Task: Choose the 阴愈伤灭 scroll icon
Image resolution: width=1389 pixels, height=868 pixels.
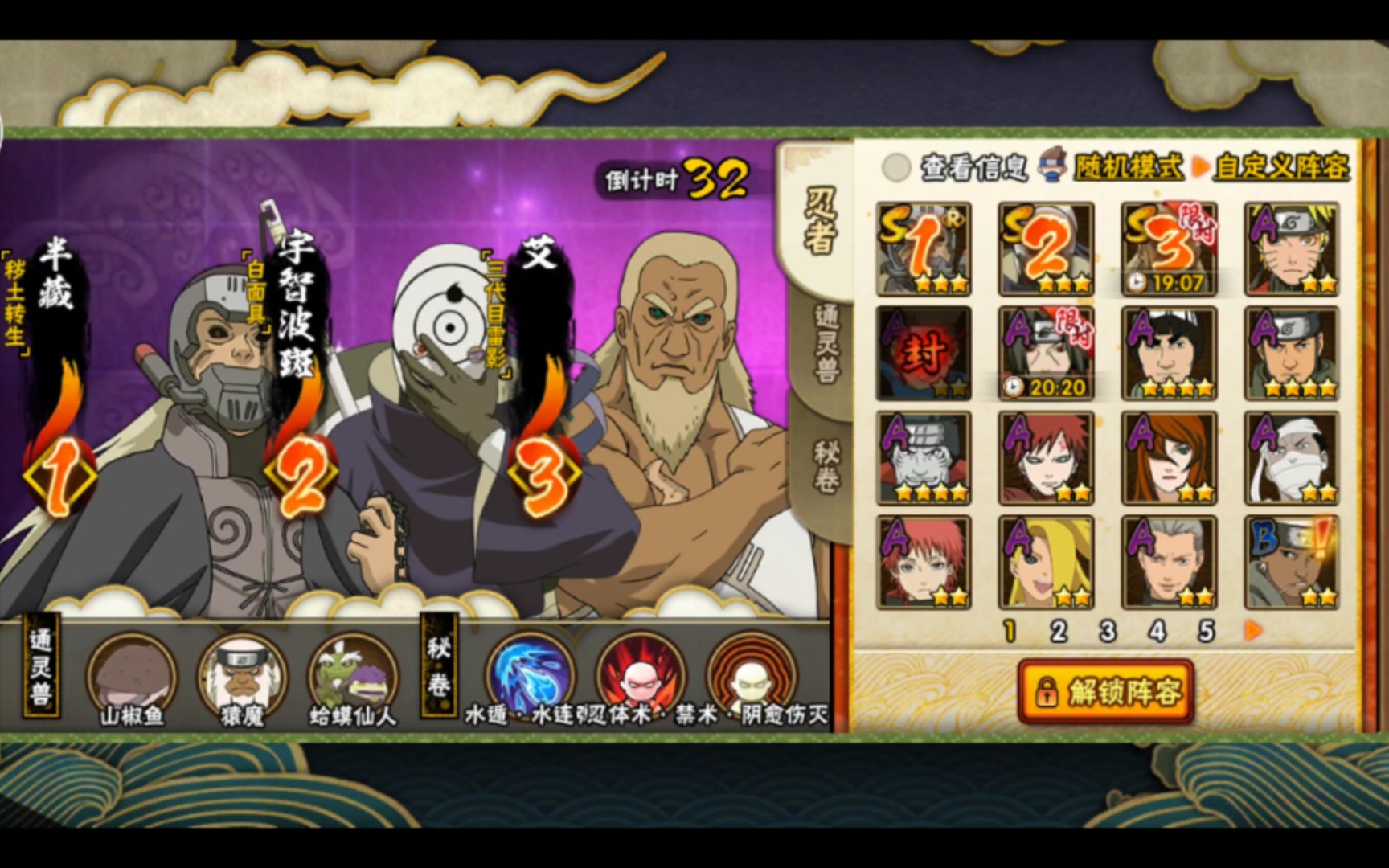Action: point(751,674)
